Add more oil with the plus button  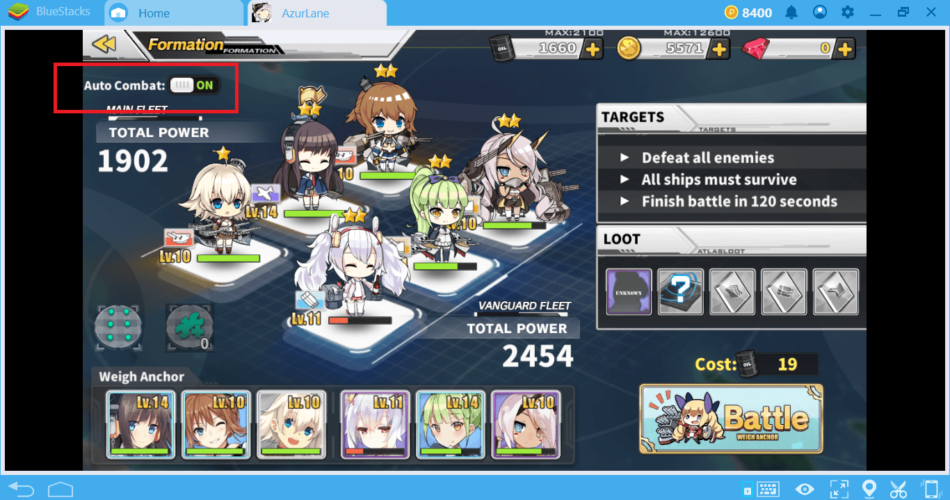tap(592, 48)
